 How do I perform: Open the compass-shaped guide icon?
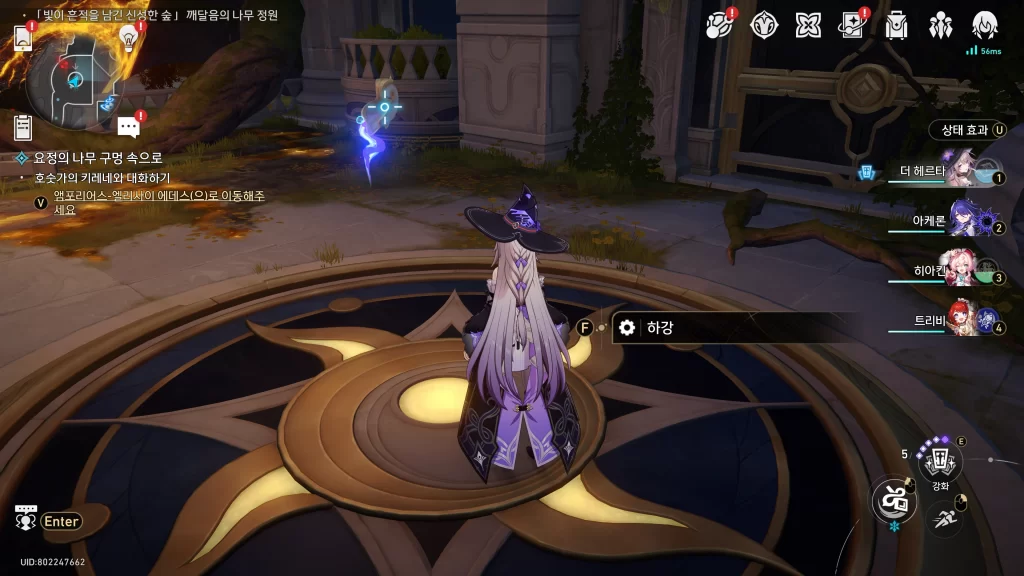[x=765, y=25]
